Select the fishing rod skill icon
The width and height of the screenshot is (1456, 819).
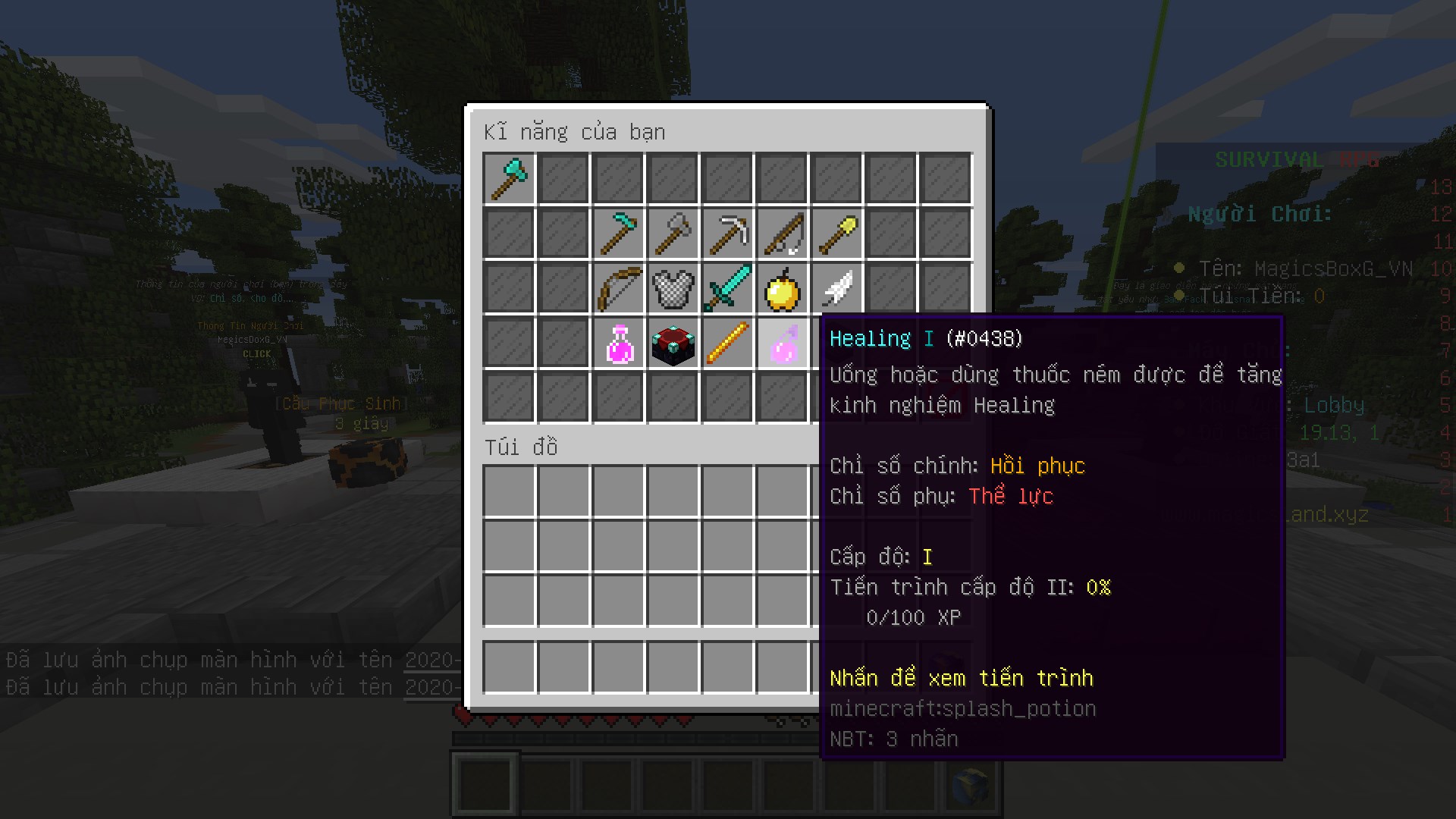pyautogui.click(x=782, y=233)
